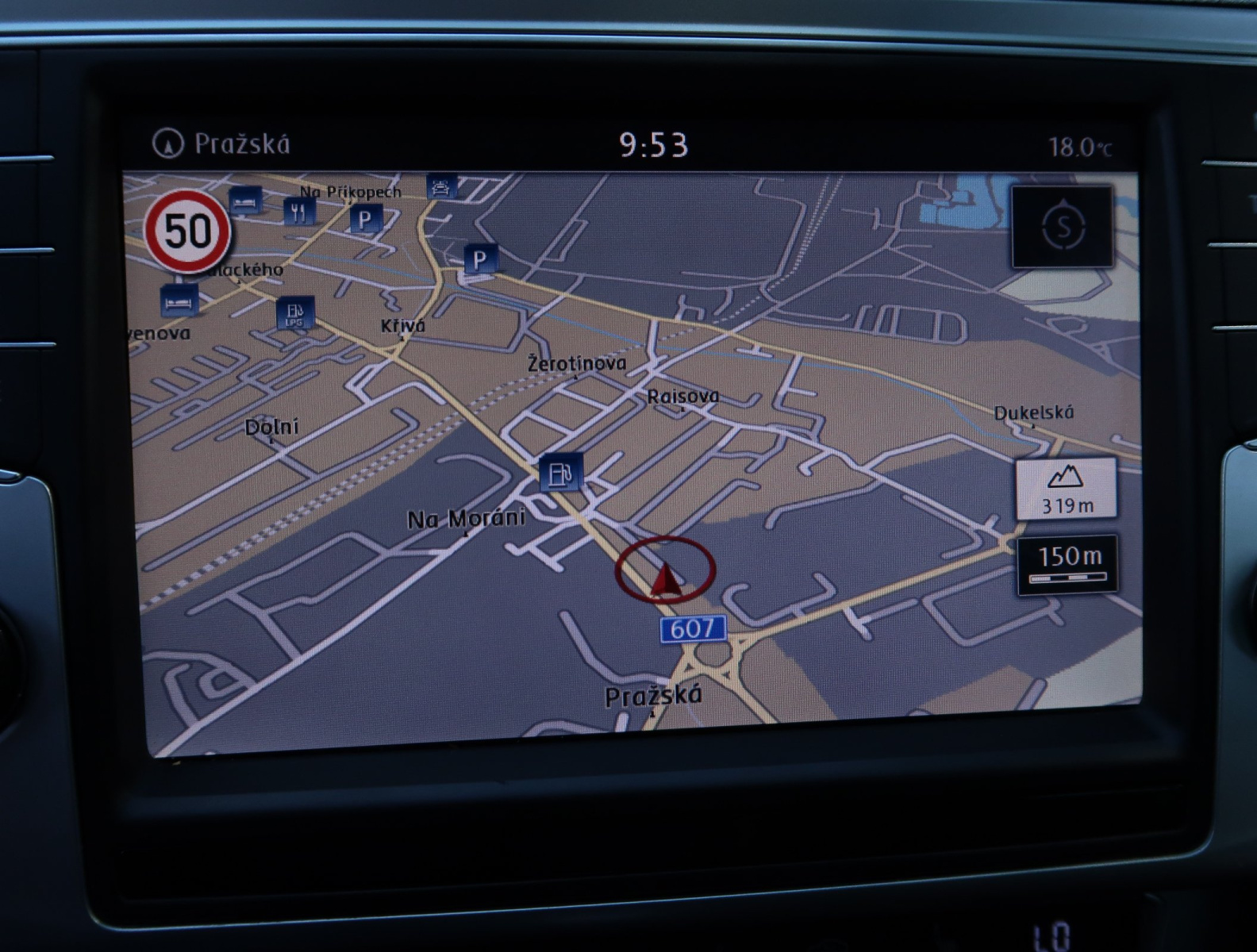Select the fuel station marker near Na Moráni
Viewport: 1257px width, 952px height.
coord(561,473)
